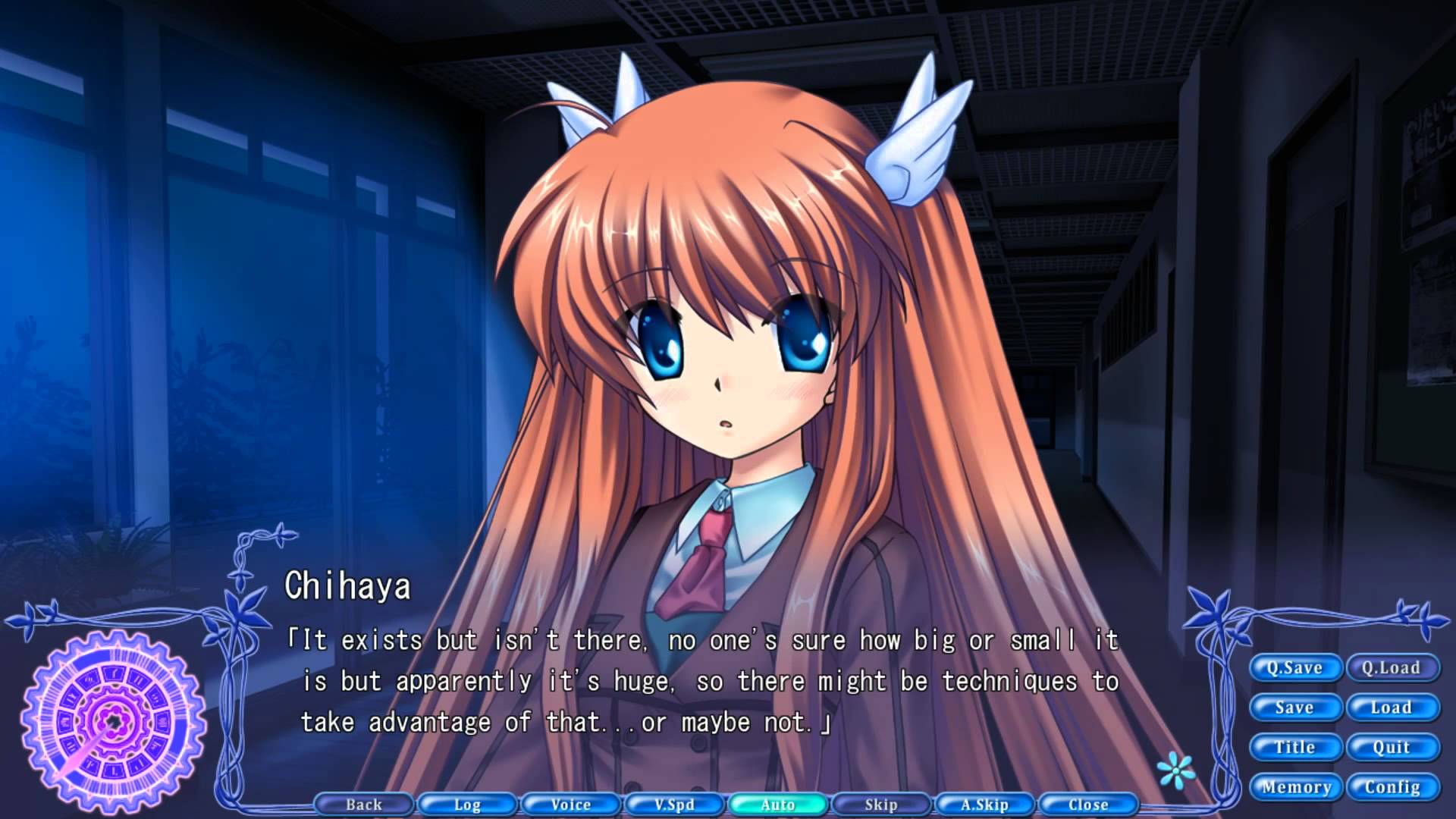Go back with the Back button
Viewport: 1456px width, 819px height.
tap(364, 805)
